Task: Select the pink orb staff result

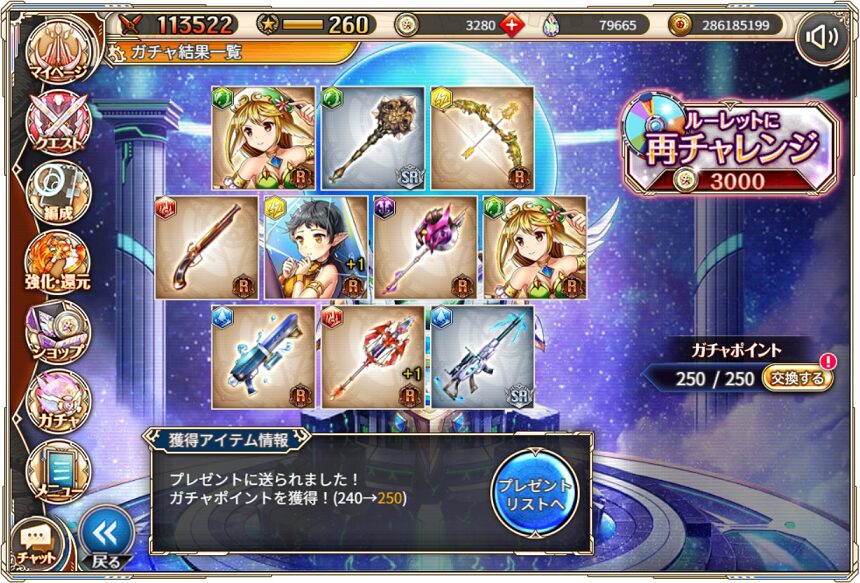Action: click(x=425, y=247)
